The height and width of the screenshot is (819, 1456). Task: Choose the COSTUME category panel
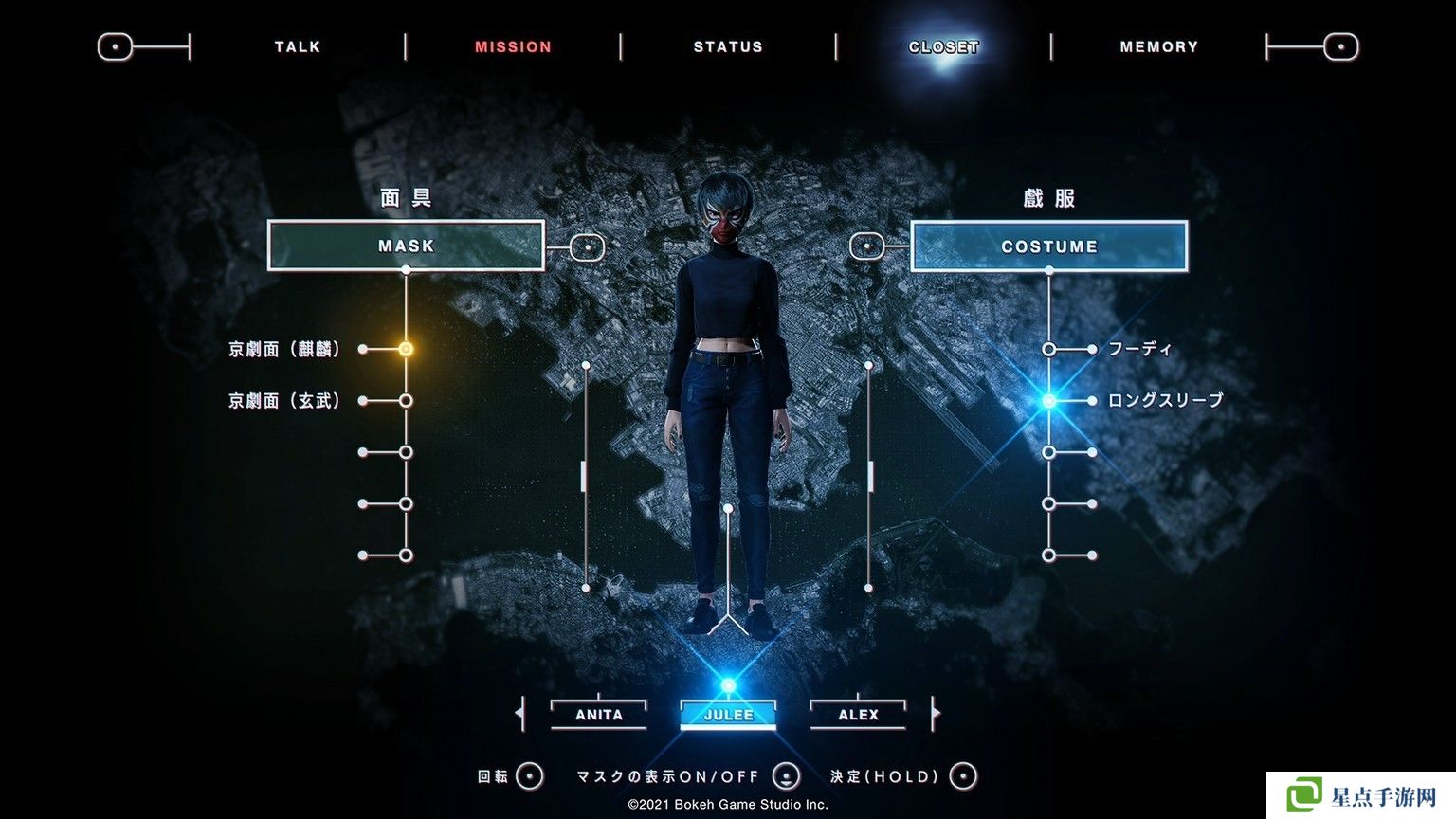[x=1048, y=246]
